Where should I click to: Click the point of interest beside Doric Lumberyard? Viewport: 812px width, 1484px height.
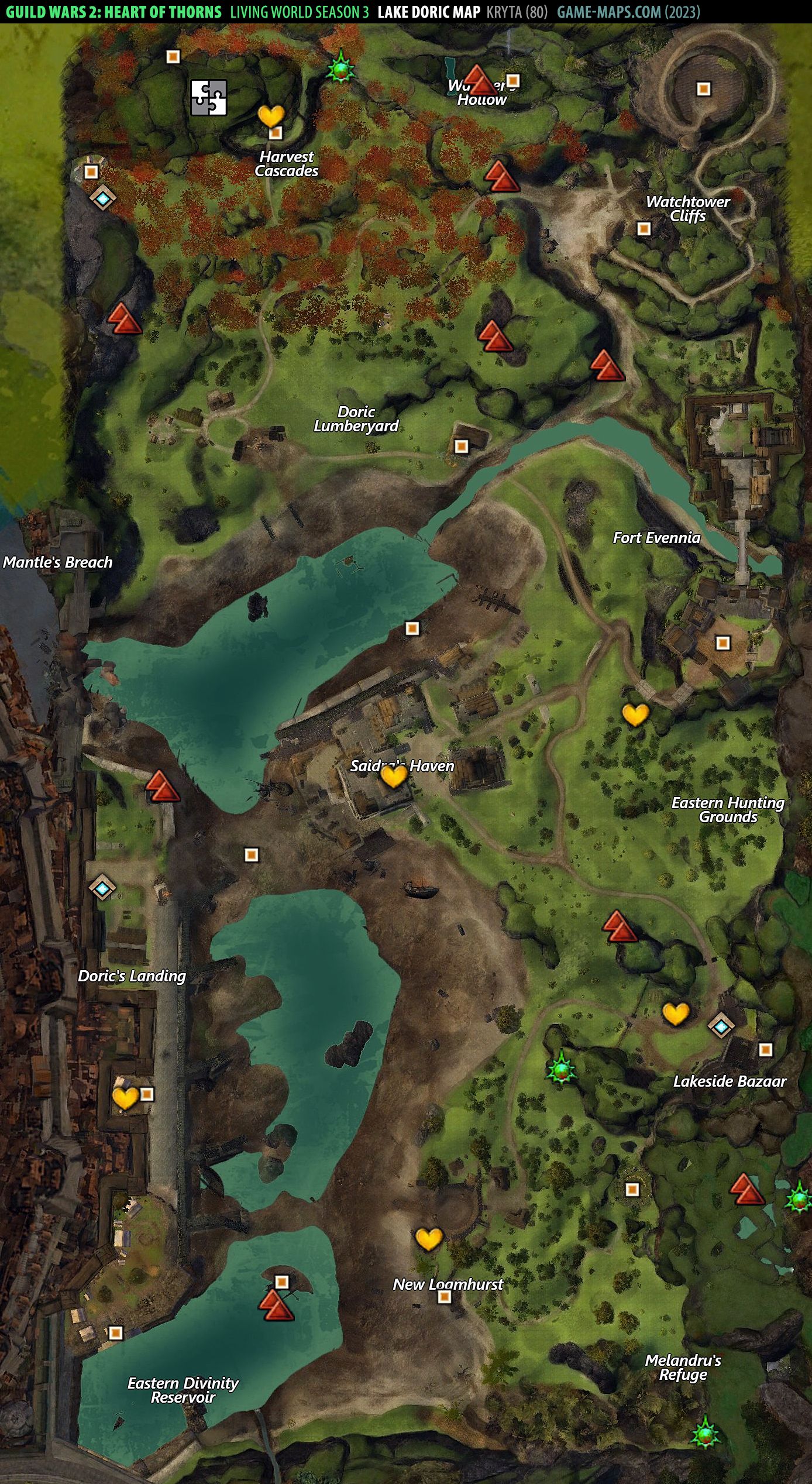(462, 446)
